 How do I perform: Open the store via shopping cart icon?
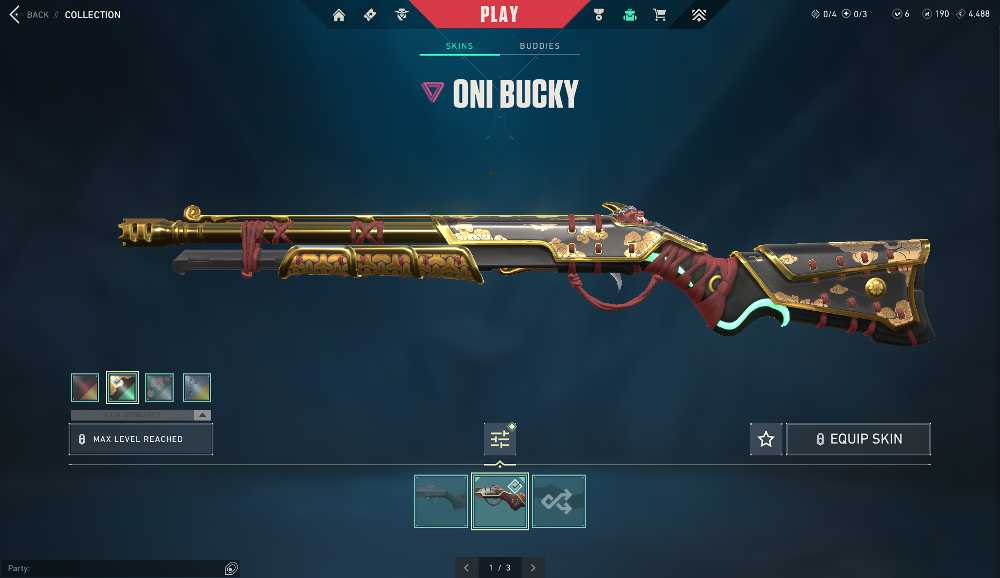pyautogui.click(x=659, y=15)
